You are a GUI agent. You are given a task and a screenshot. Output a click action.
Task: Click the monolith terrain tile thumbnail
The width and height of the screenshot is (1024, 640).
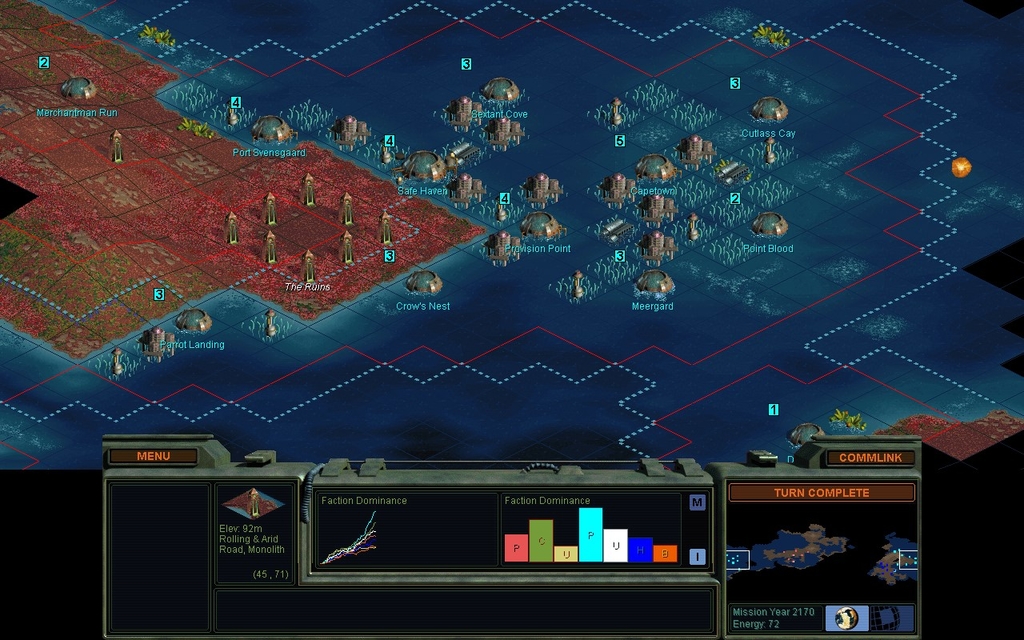(x=254, y=503)
